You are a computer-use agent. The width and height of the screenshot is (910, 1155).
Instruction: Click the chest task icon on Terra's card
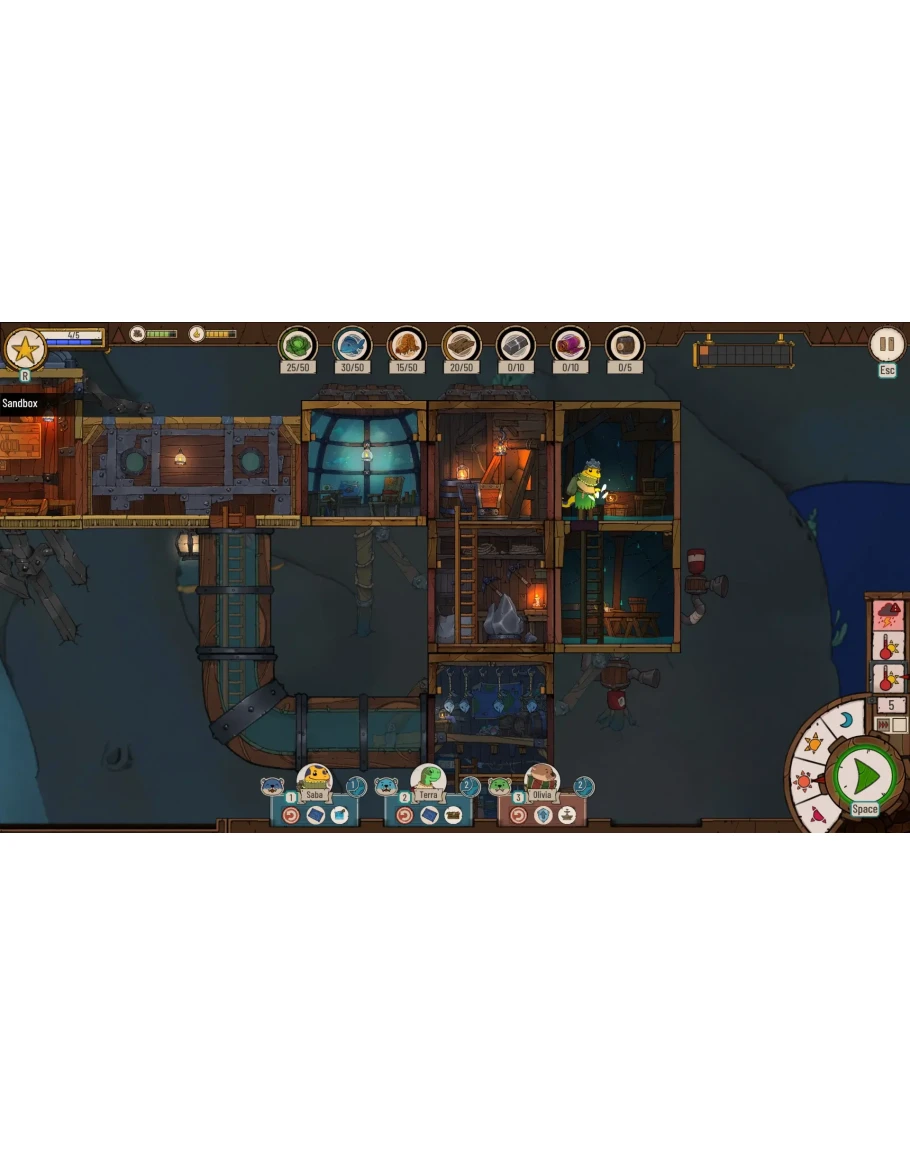pos(453,815)
